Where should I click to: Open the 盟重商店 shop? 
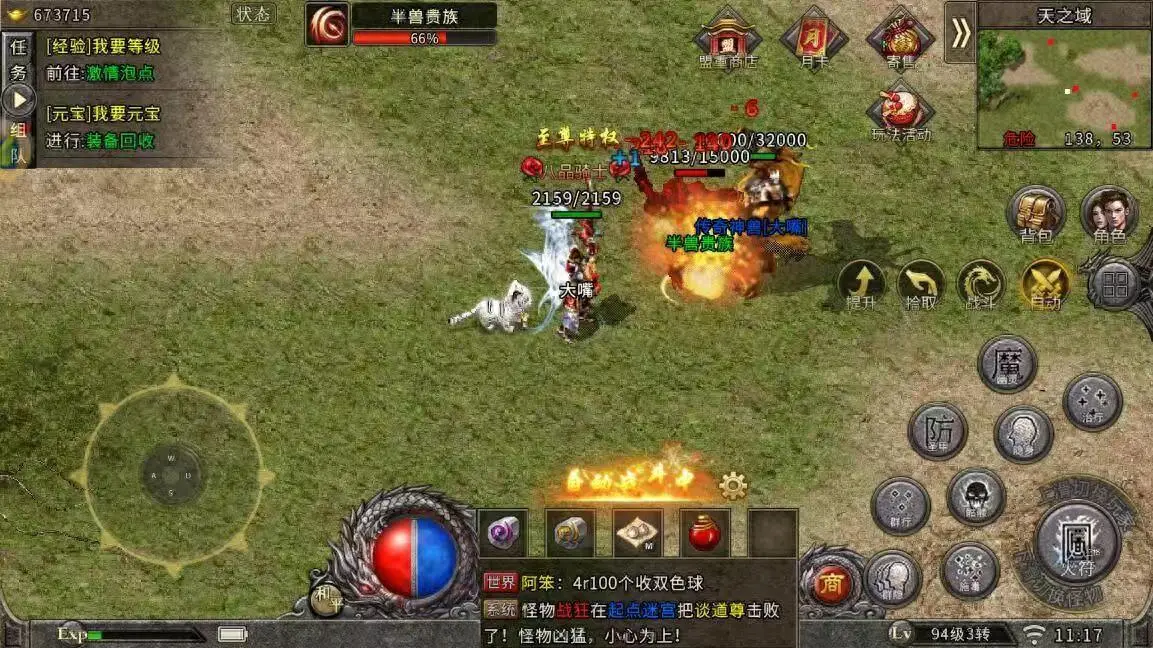pos(727,40)
